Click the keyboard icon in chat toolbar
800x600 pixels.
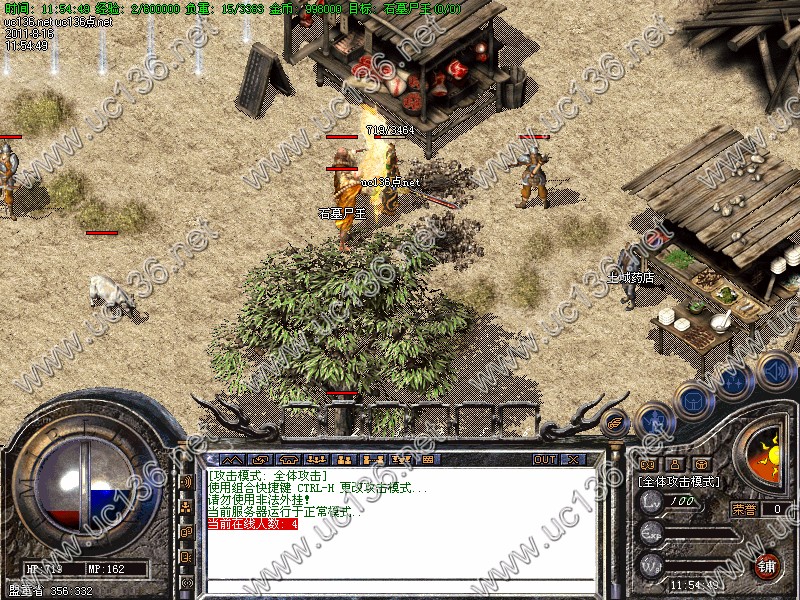(x=430, y=459)
